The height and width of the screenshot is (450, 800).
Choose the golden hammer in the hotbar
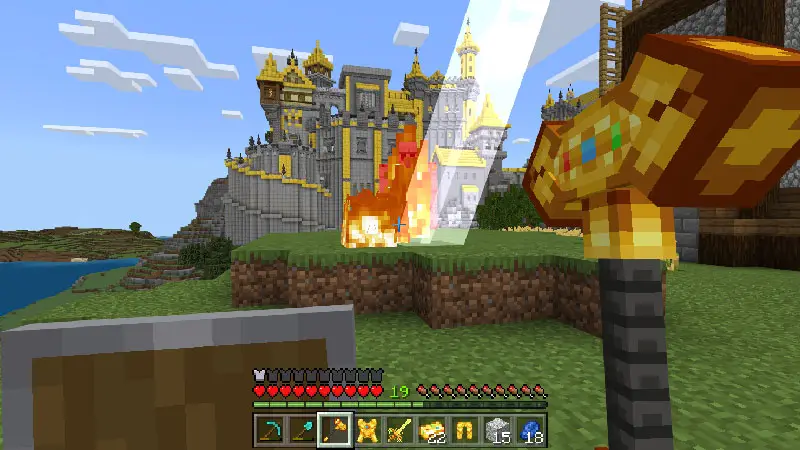[334, 428]
